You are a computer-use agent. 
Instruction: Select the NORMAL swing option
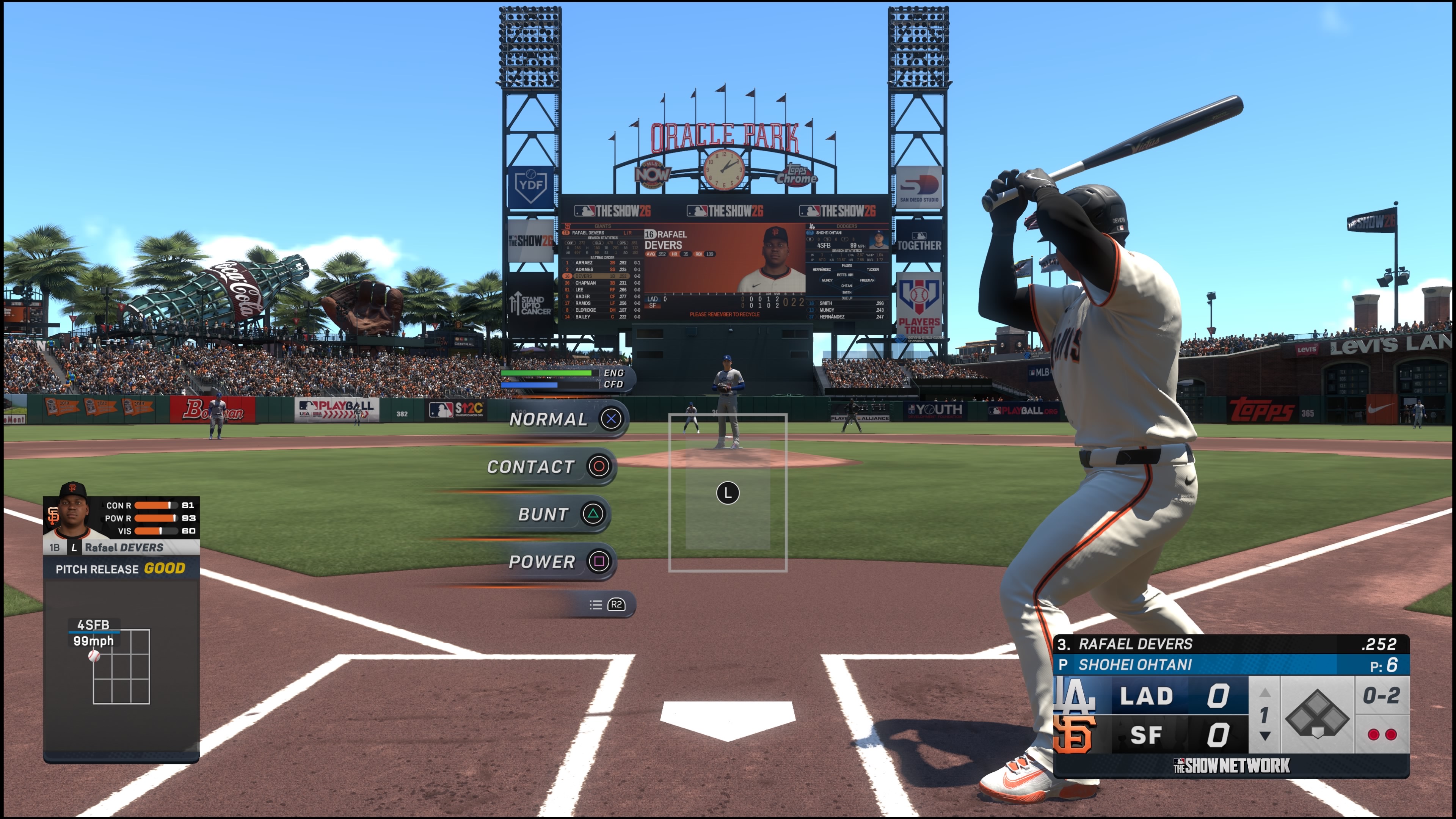tap(565, 419)
